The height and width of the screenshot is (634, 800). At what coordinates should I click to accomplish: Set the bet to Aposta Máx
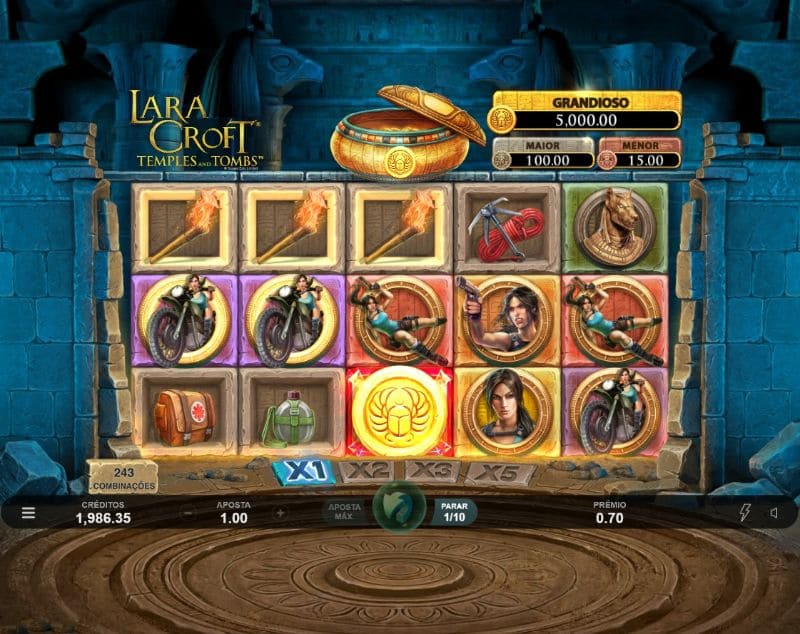point(341,511)
